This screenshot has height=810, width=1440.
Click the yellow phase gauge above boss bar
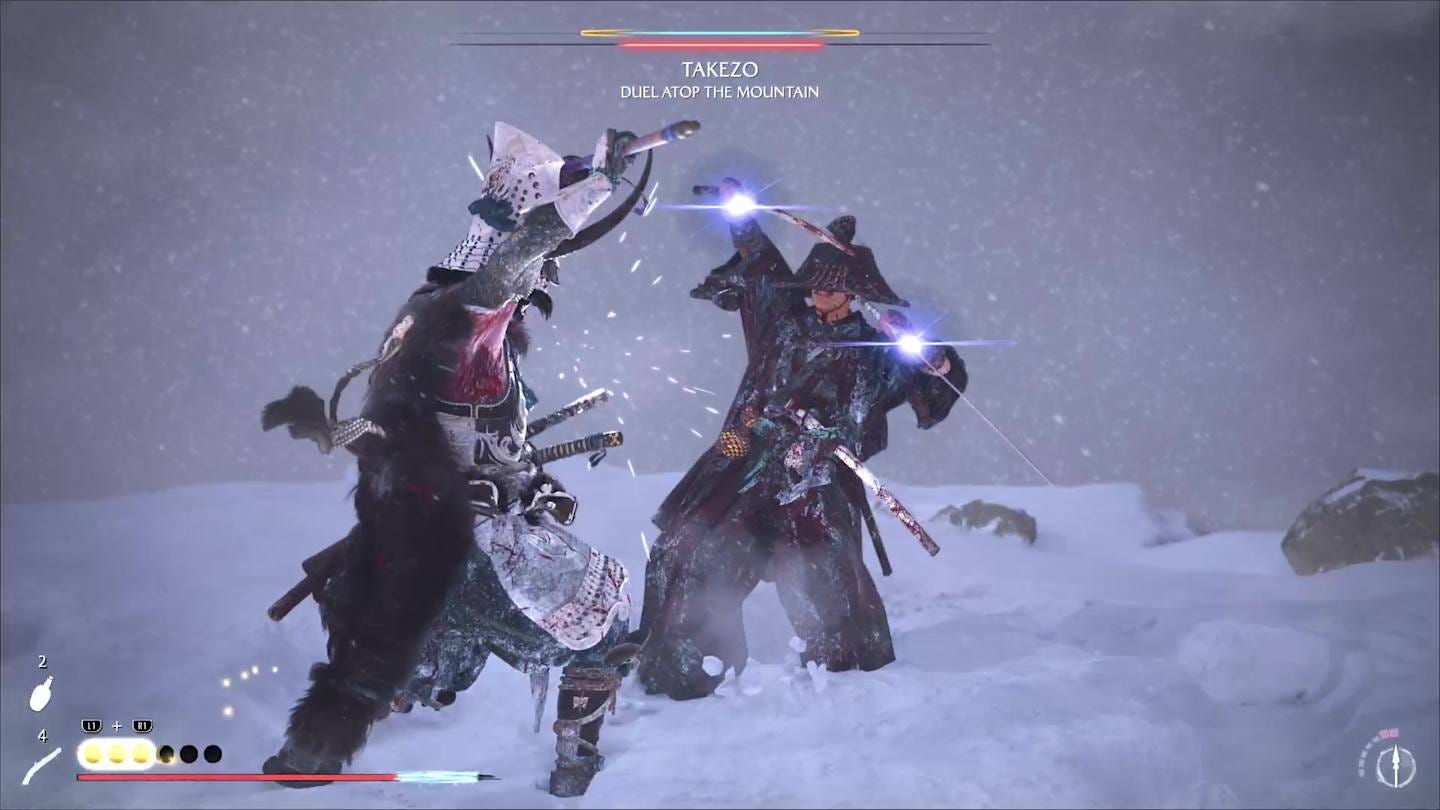[x=718, y=31]
